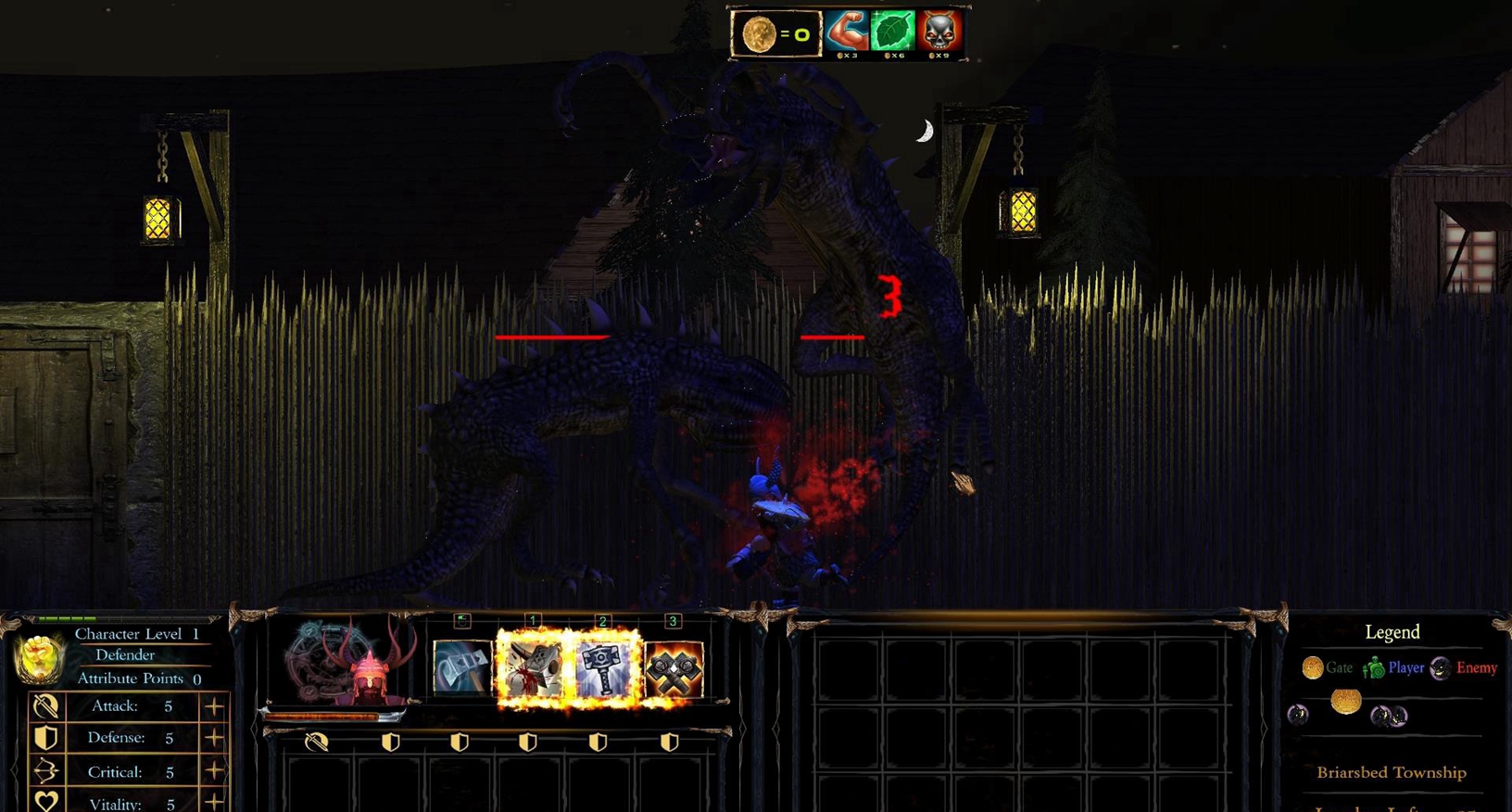The height and width of the screenshot is (812, 1512).
Task: Buy the horned skull boost
Action: pos(939,32)
